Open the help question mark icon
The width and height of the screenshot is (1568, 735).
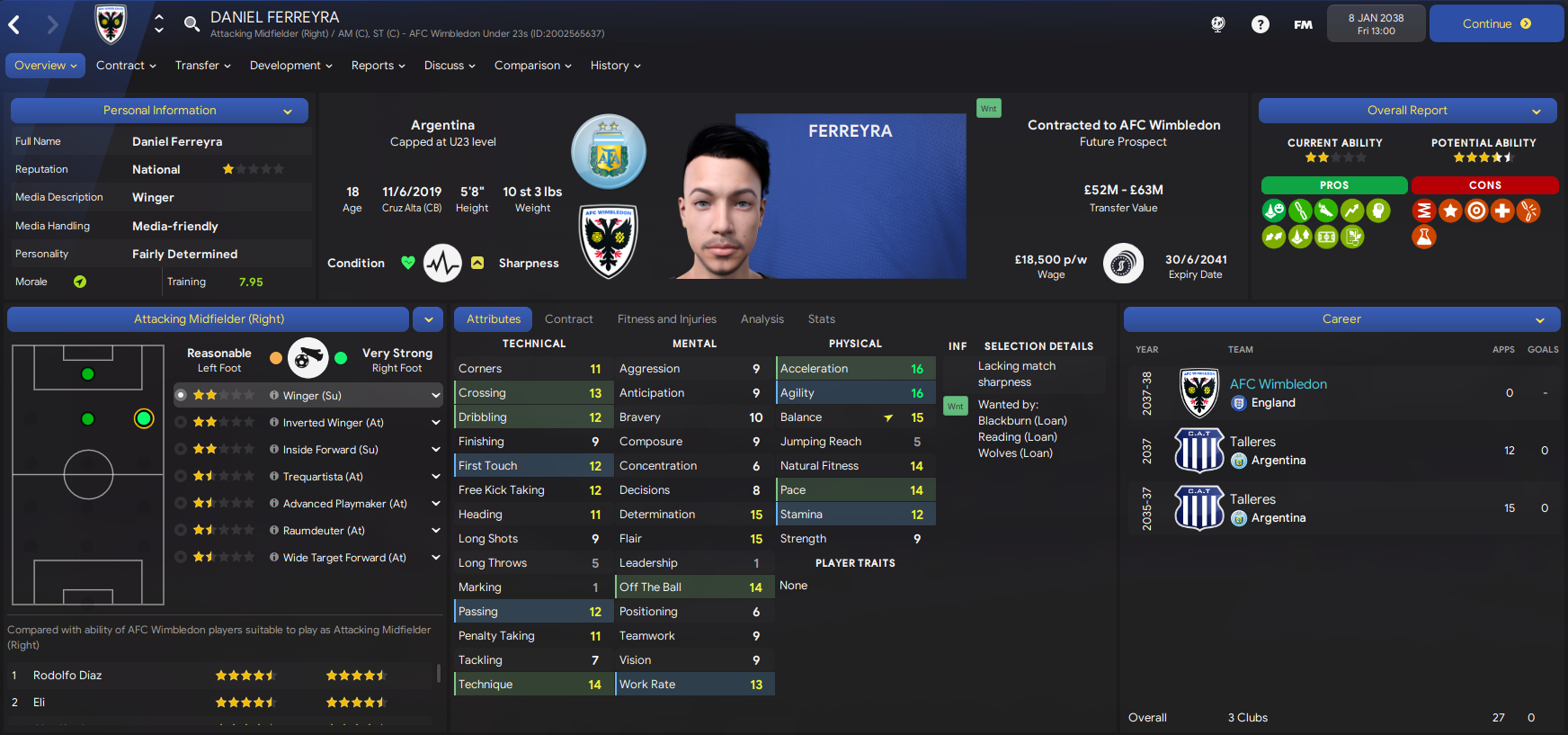click(x=1261, y=24)
